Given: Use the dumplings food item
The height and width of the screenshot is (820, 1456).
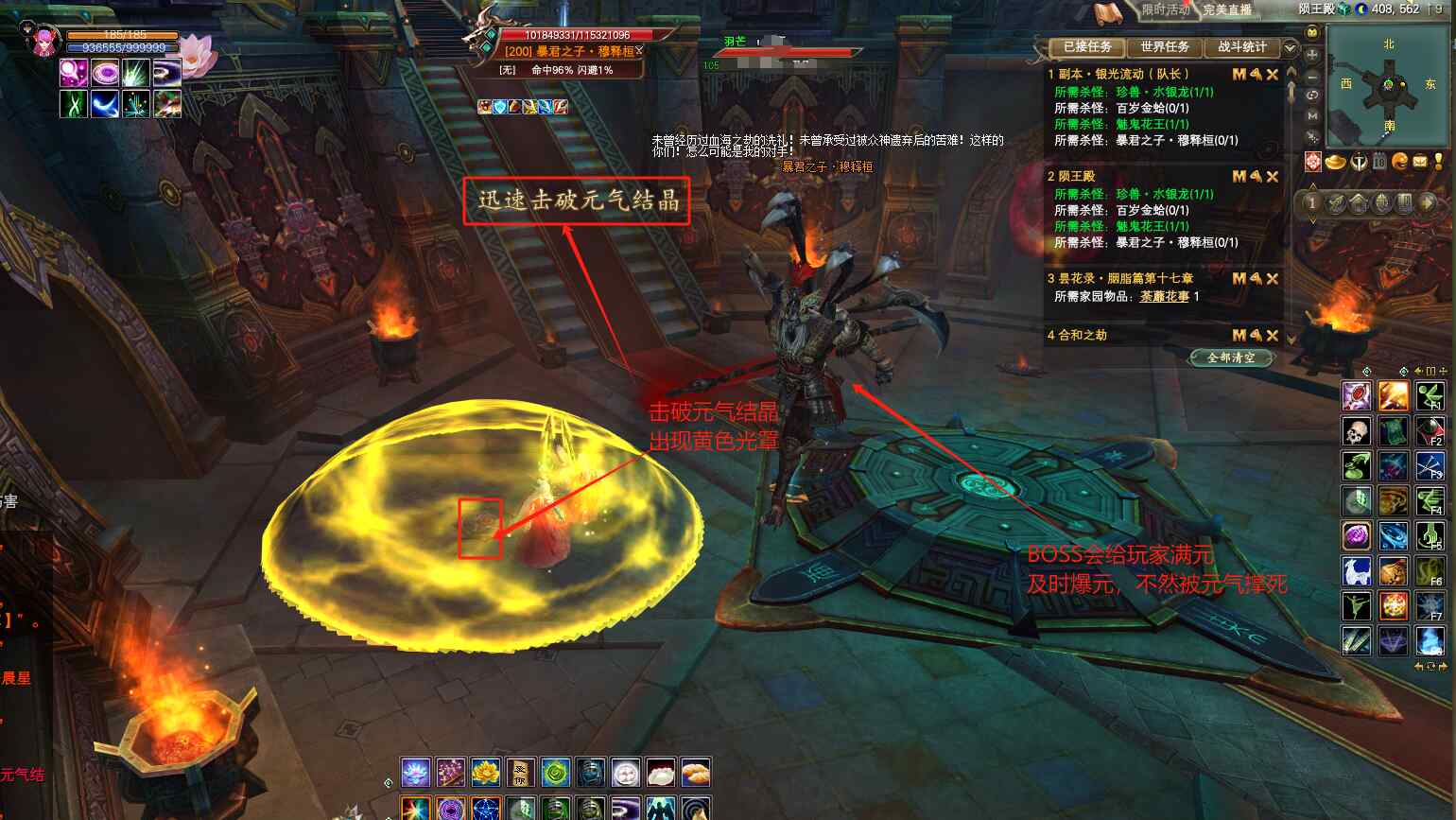Looking at the screenshot, I should tap(696, 773).
